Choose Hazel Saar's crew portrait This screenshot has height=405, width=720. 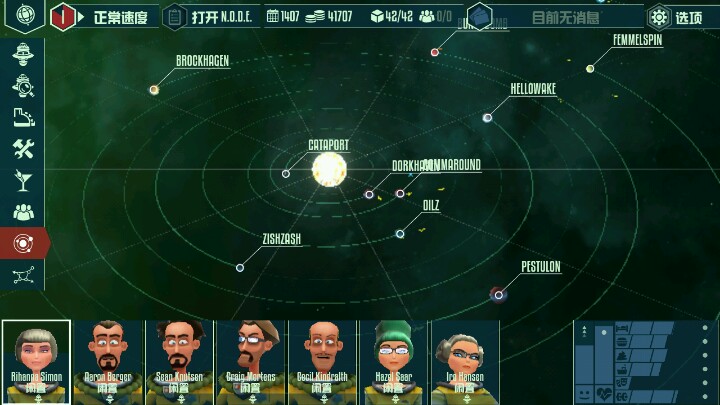pos(394,360)
